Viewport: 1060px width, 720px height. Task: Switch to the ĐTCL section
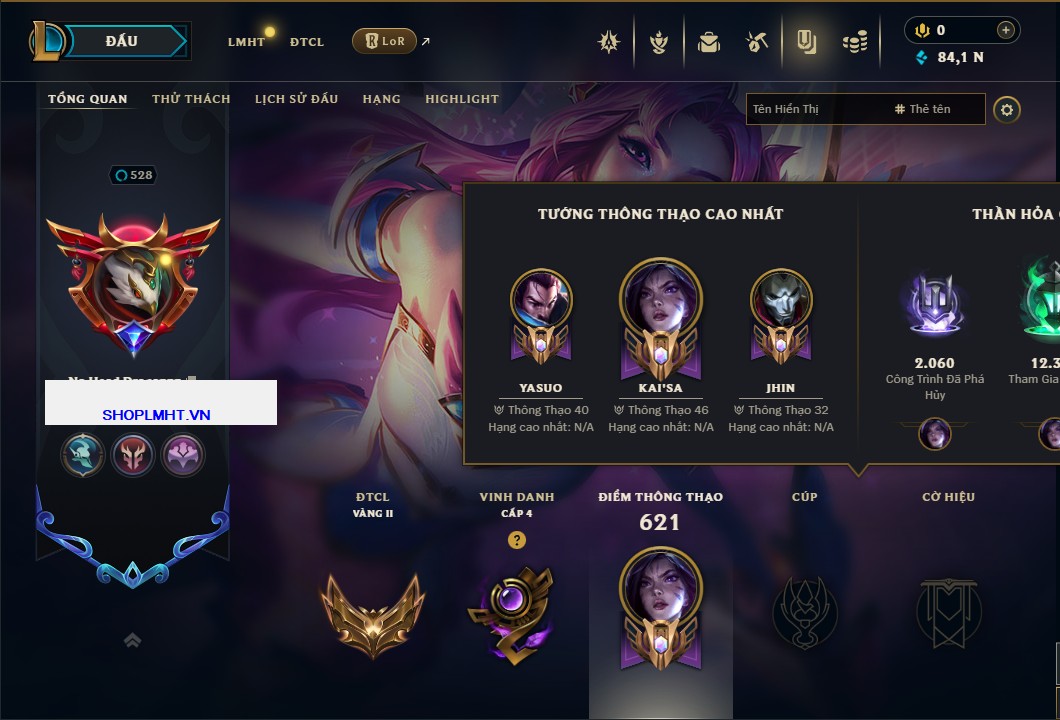click(x=307, y=42)
